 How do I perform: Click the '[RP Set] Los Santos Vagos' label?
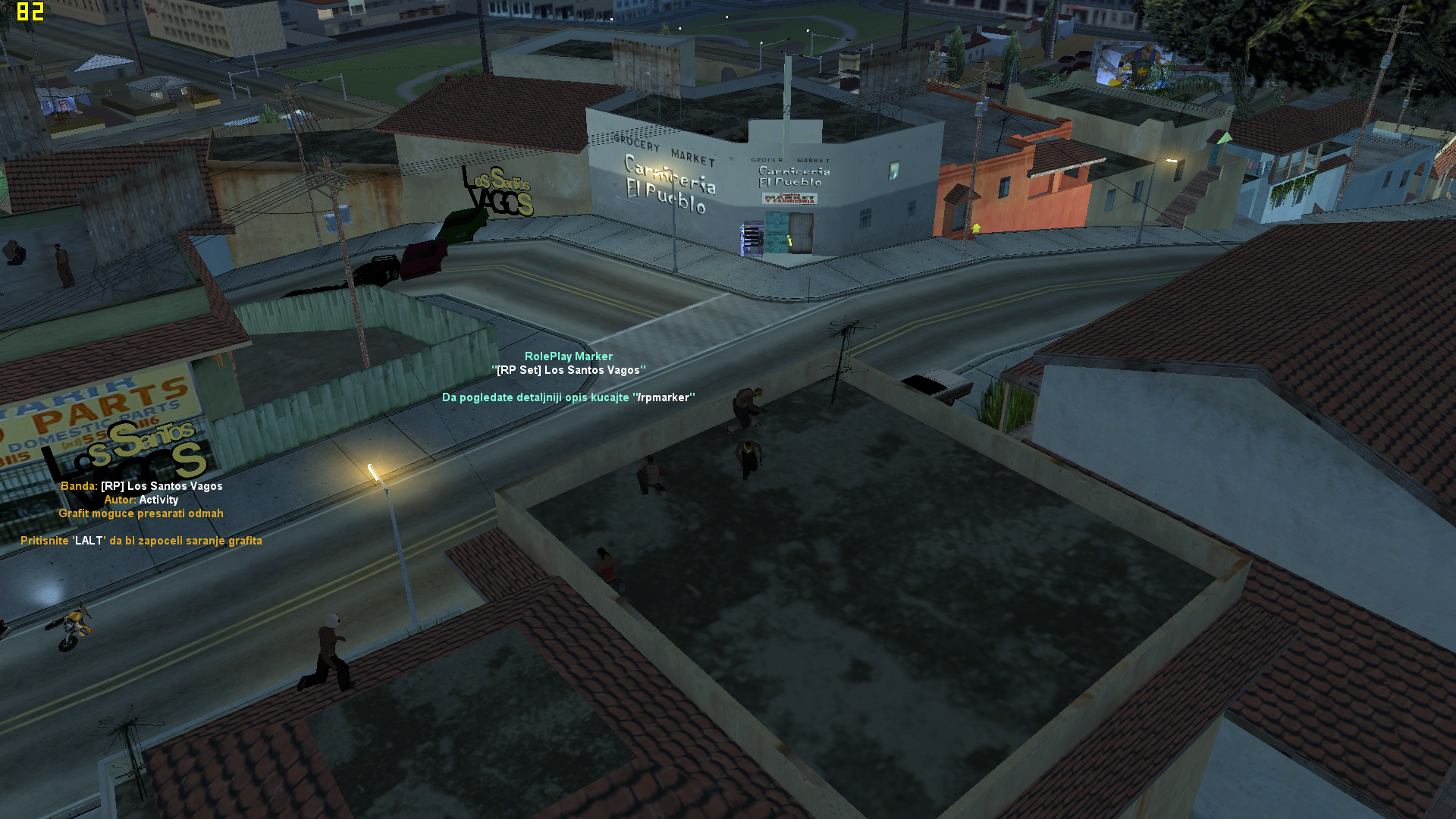[x=570, y=370]
